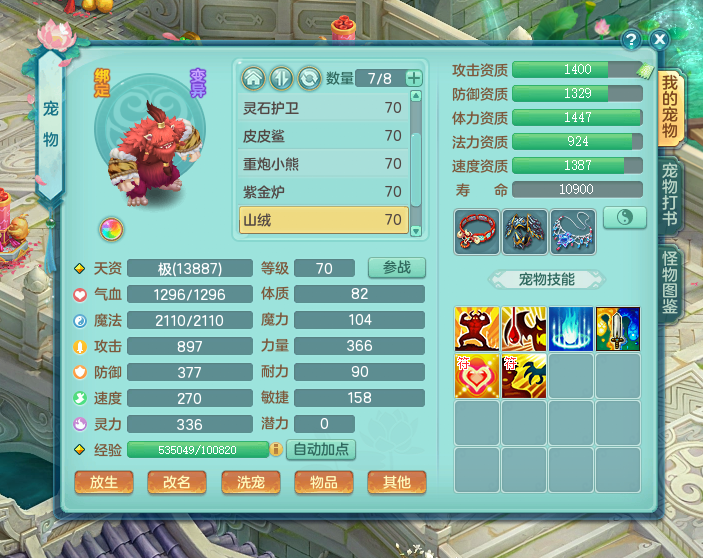The width and height of the screenshot is (703, 558).
Task: Click the rainbow color orb icon
Action: [110, 229]
